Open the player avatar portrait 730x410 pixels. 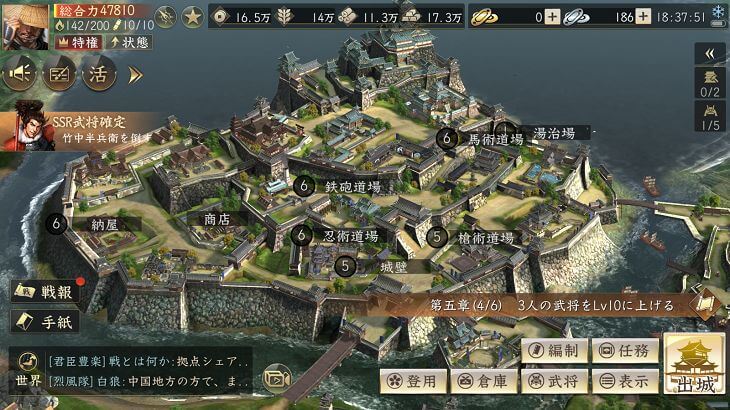pos(26,25)
